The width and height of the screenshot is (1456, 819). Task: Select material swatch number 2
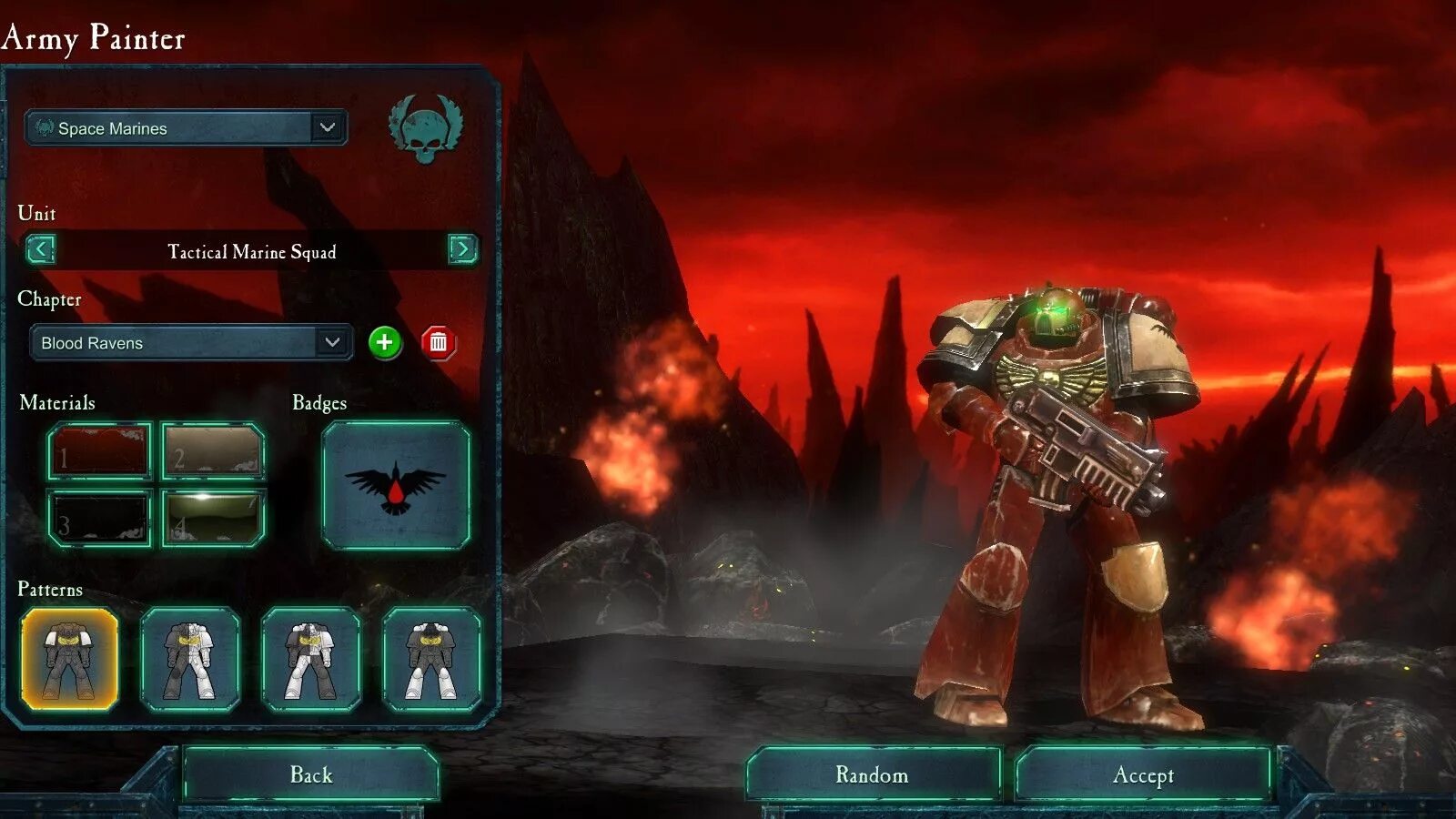tap(213, 450)
